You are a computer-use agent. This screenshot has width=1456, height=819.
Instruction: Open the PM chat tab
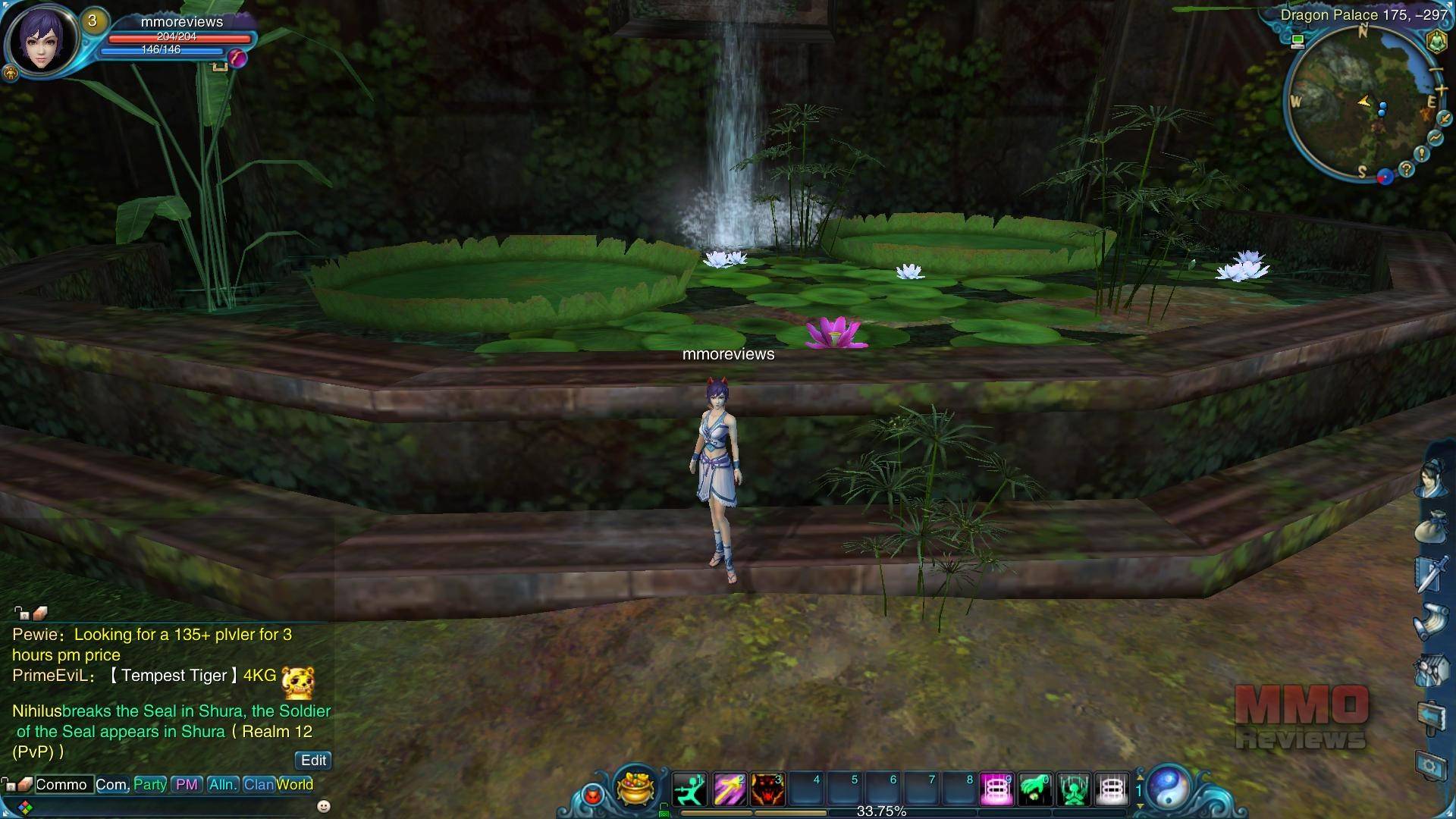click(187, 784)
